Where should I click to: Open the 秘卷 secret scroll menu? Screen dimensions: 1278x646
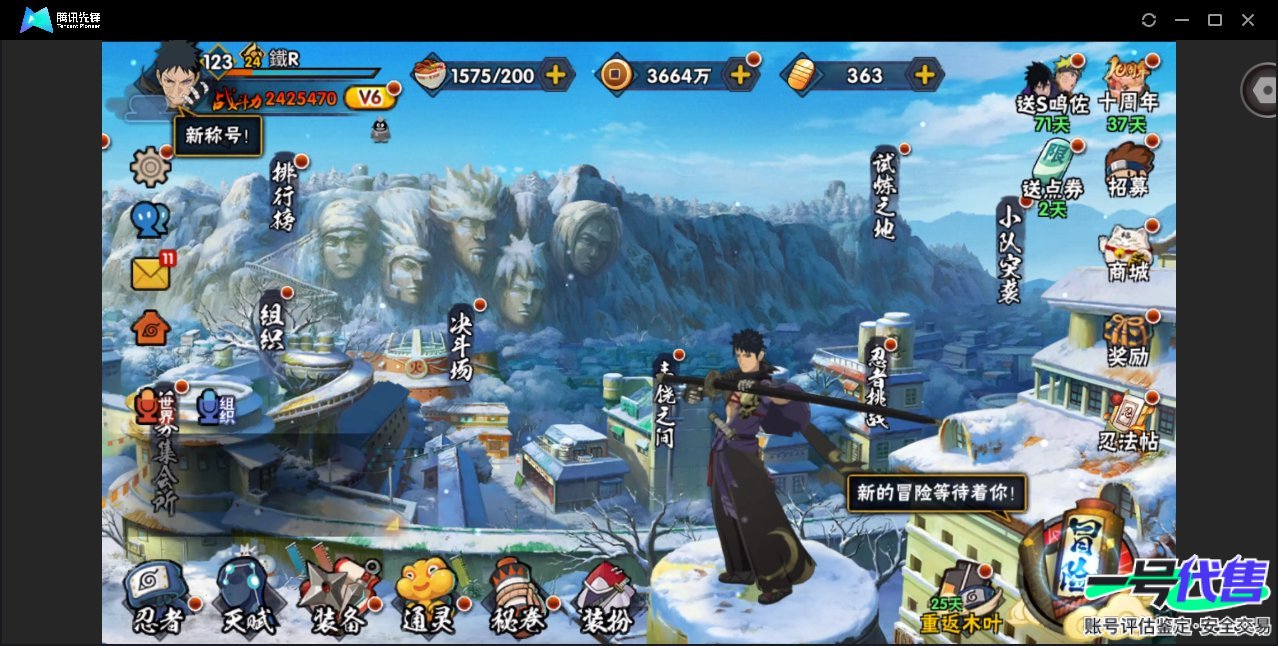tap(518, 598)
